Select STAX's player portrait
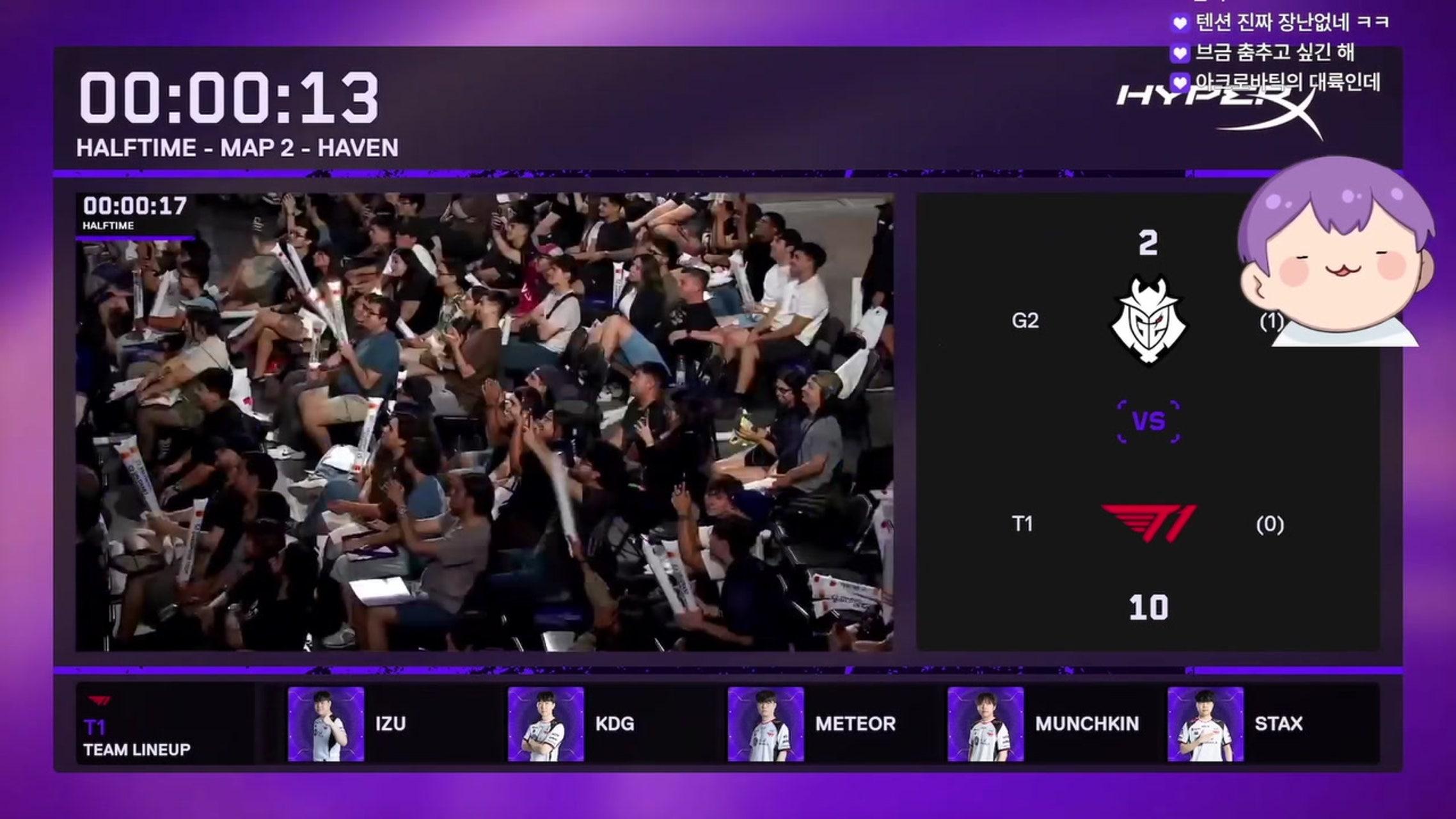This screenshot has height=819, width=1456. 1205,724
